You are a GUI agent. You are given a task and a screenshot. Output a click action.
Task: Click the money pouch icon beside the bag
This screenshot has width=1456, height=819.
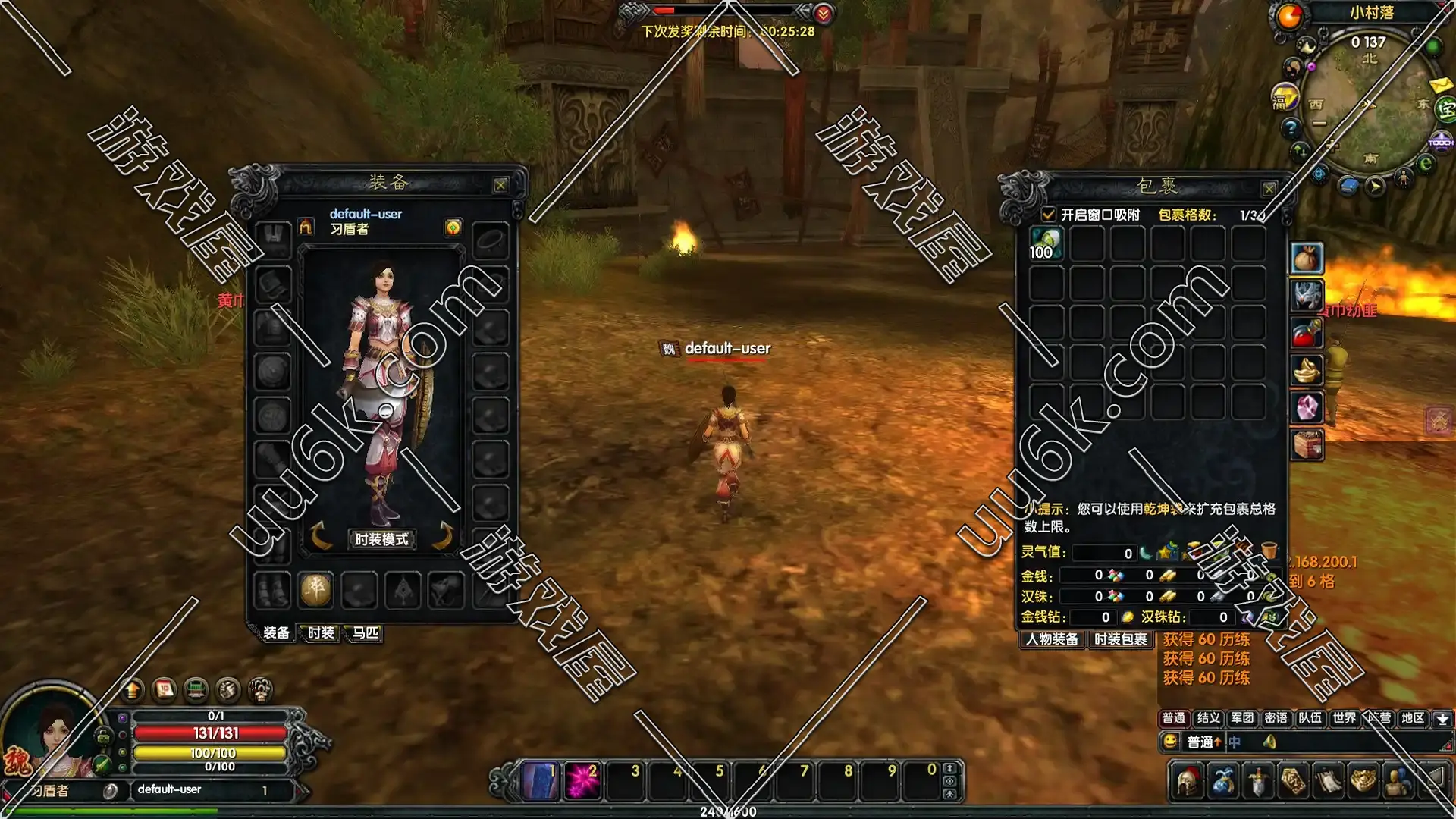tap(1307, 259)
